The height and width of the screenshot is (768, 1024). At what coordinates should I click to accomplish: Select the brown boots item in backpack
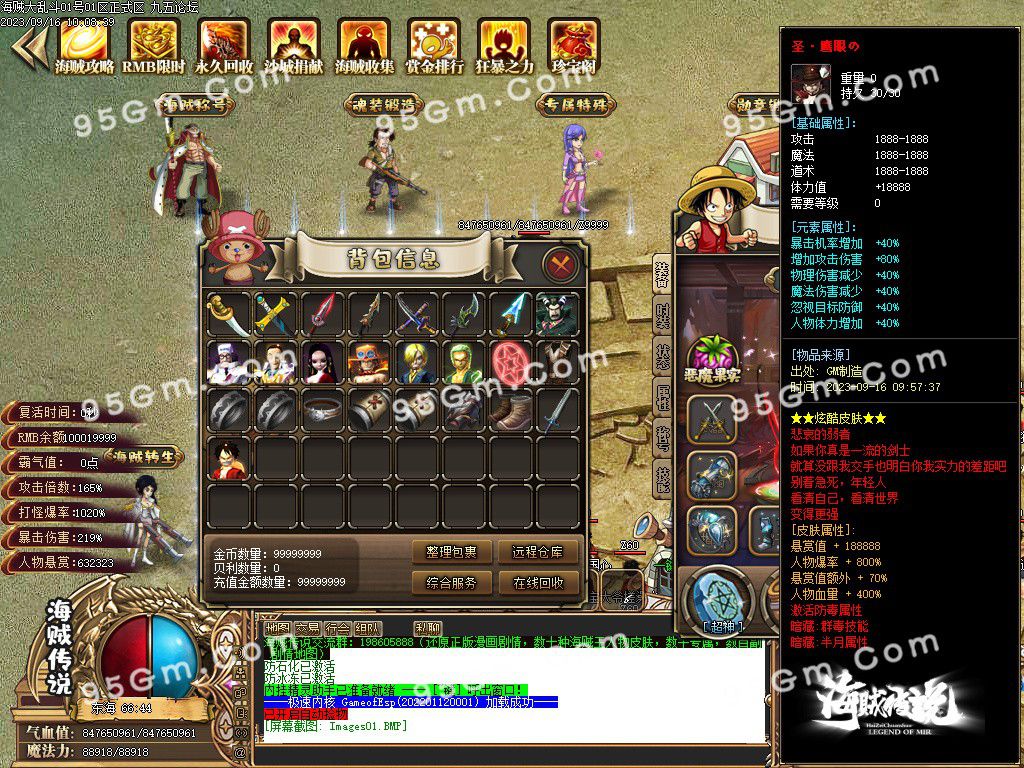511,411
